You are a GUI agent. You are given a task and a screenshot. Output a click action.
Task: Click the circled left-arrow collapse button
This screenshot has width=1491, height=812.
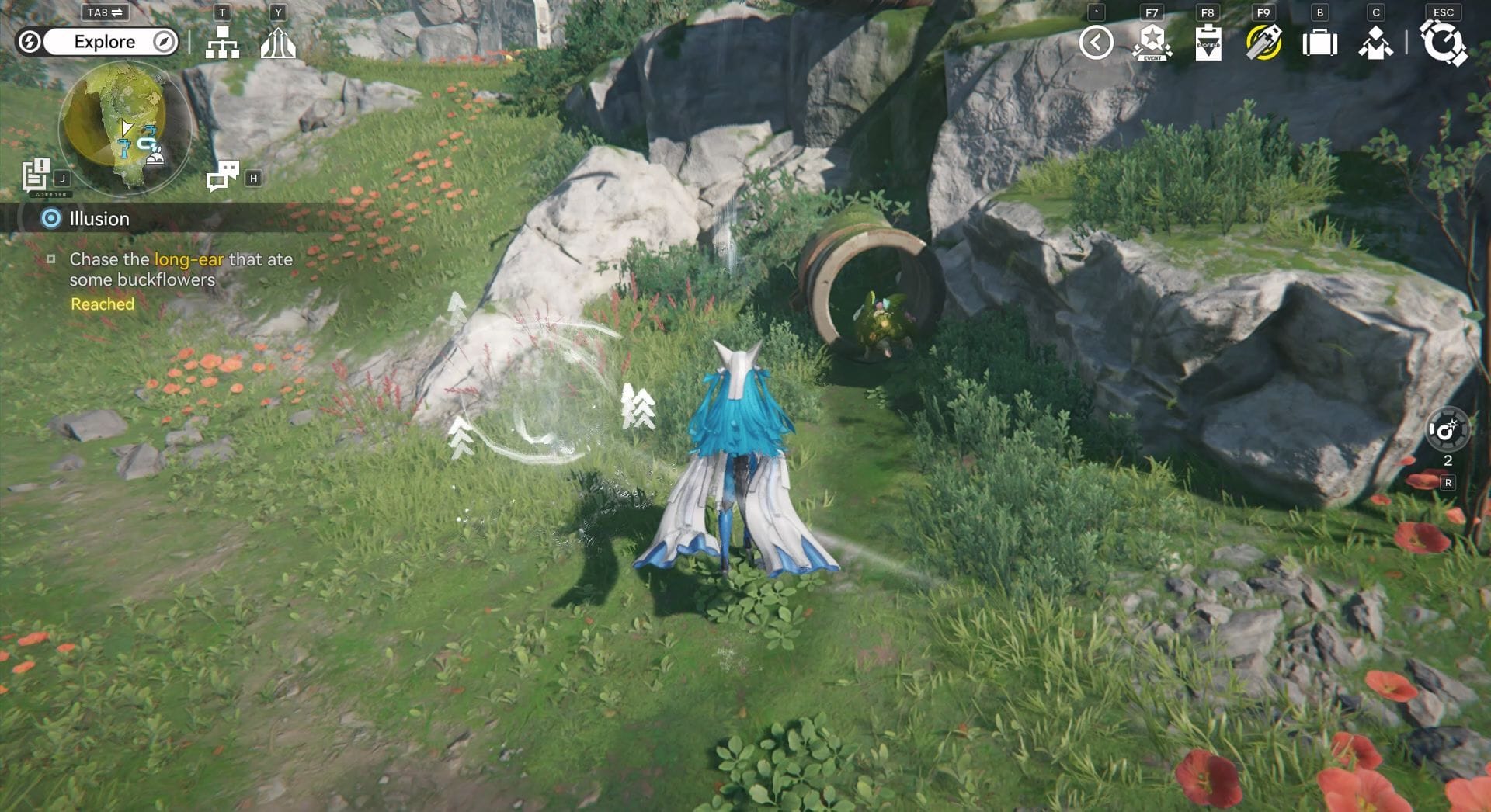click(x=1096, y=43)
